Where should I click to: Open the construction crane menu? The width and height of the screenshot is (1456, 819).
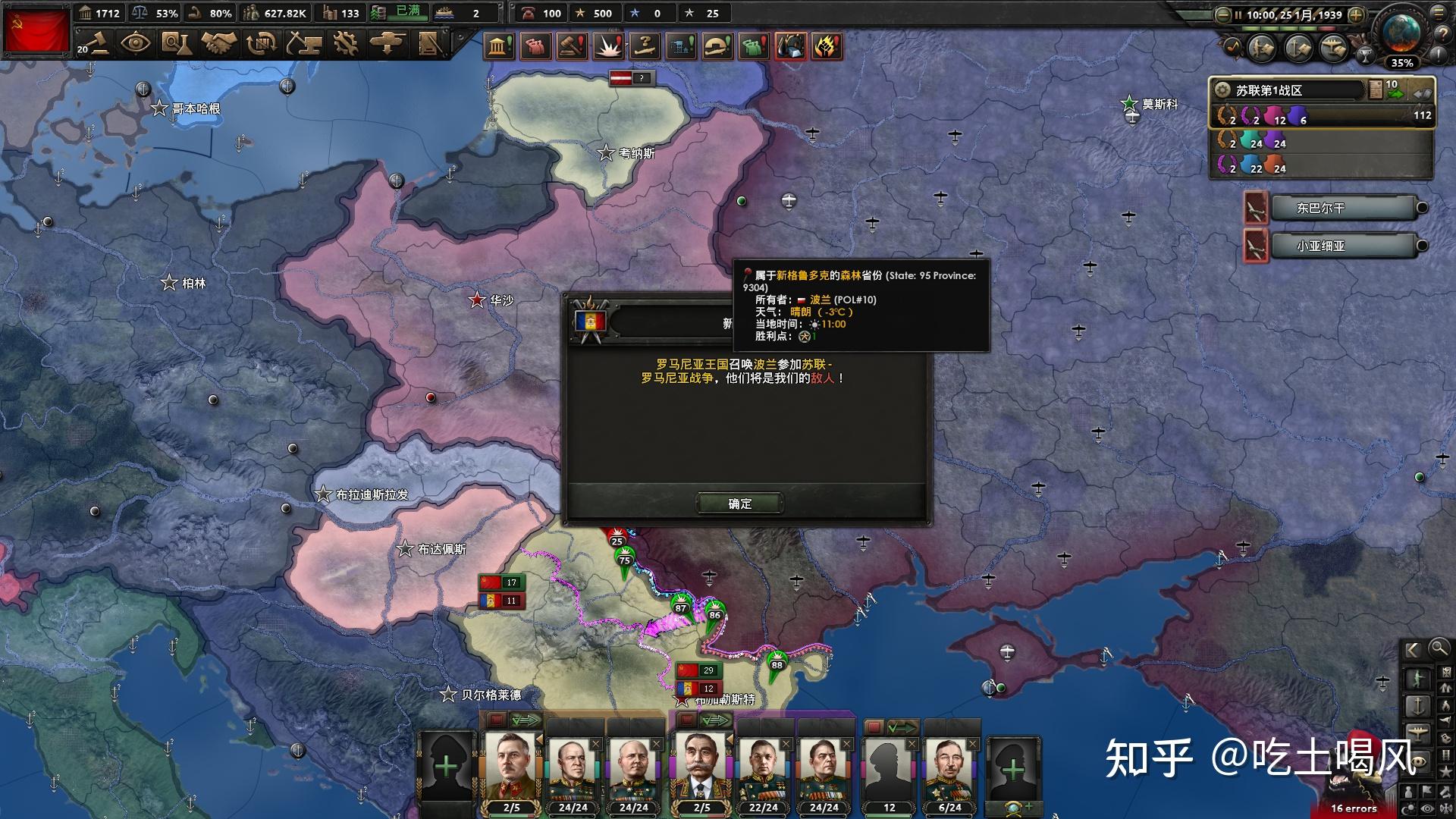pos(304,43)
